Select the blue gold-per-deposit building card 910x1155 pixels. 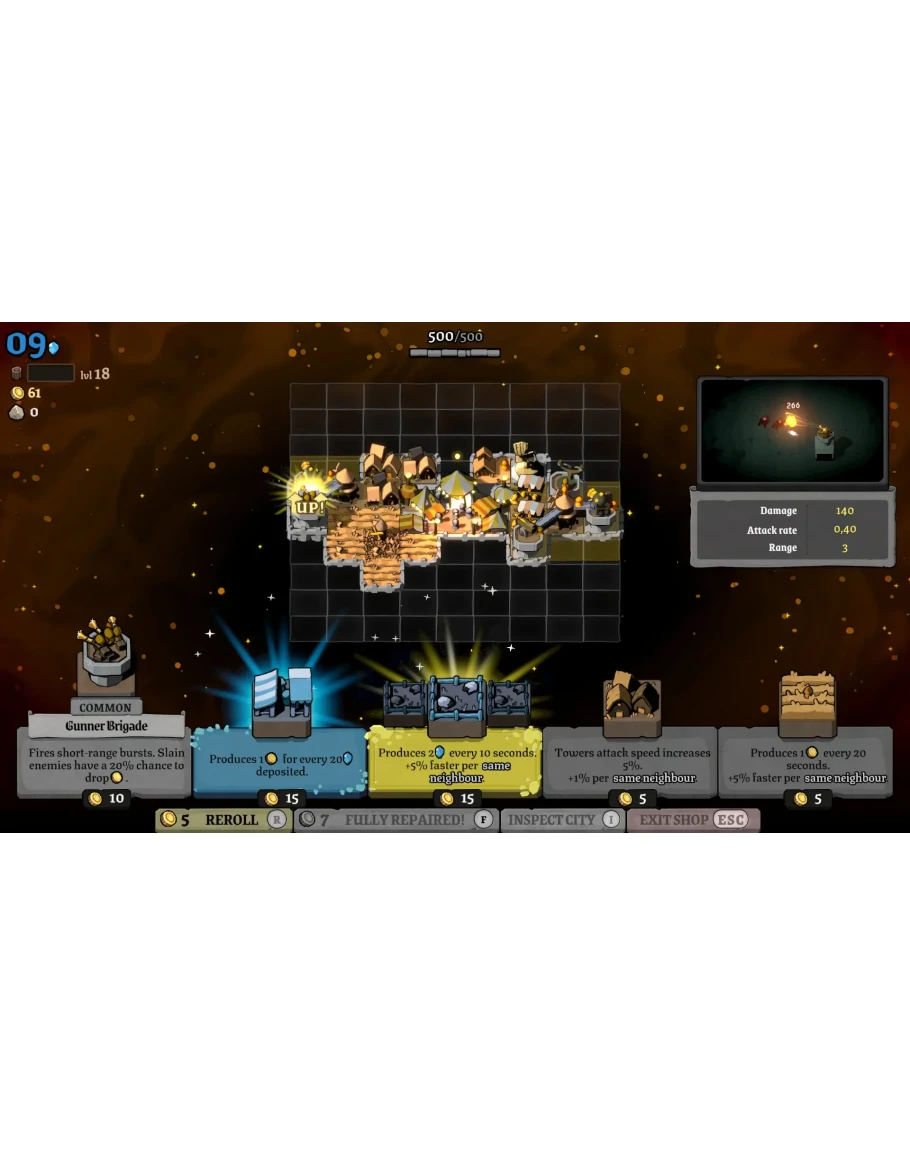279,763
